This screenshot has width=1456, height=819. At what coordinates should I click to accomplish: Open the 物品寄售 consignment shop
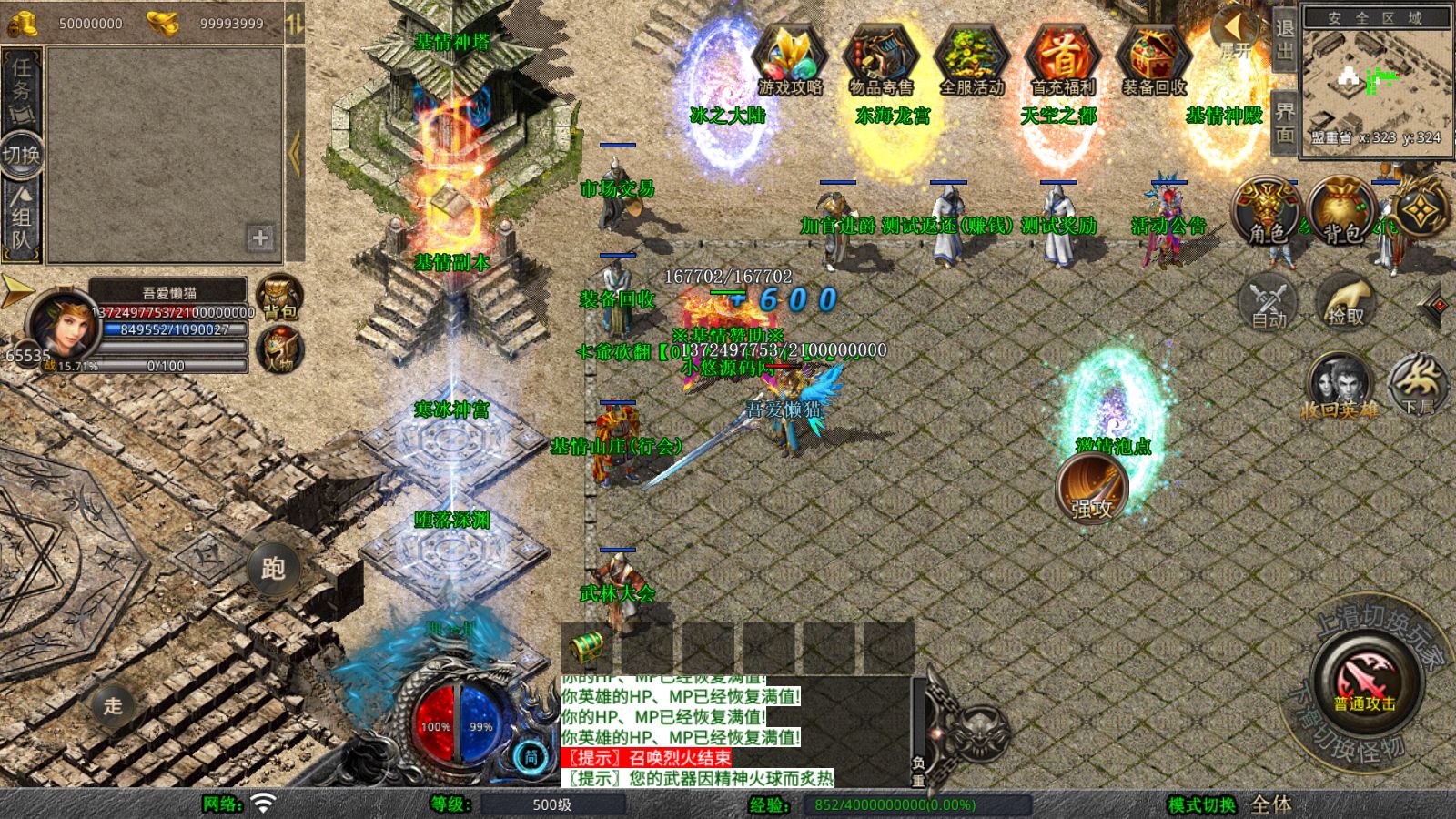[x=880, y=60]
